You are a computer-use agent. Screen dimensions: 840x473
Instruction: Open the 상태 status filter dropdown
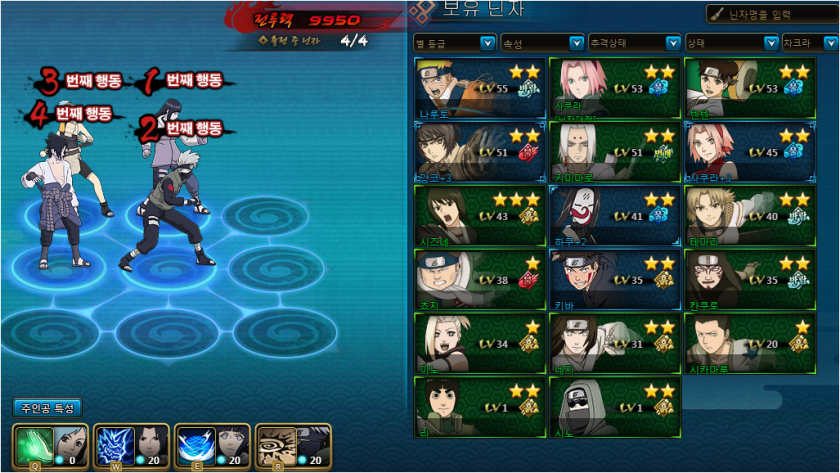(731, 43)
